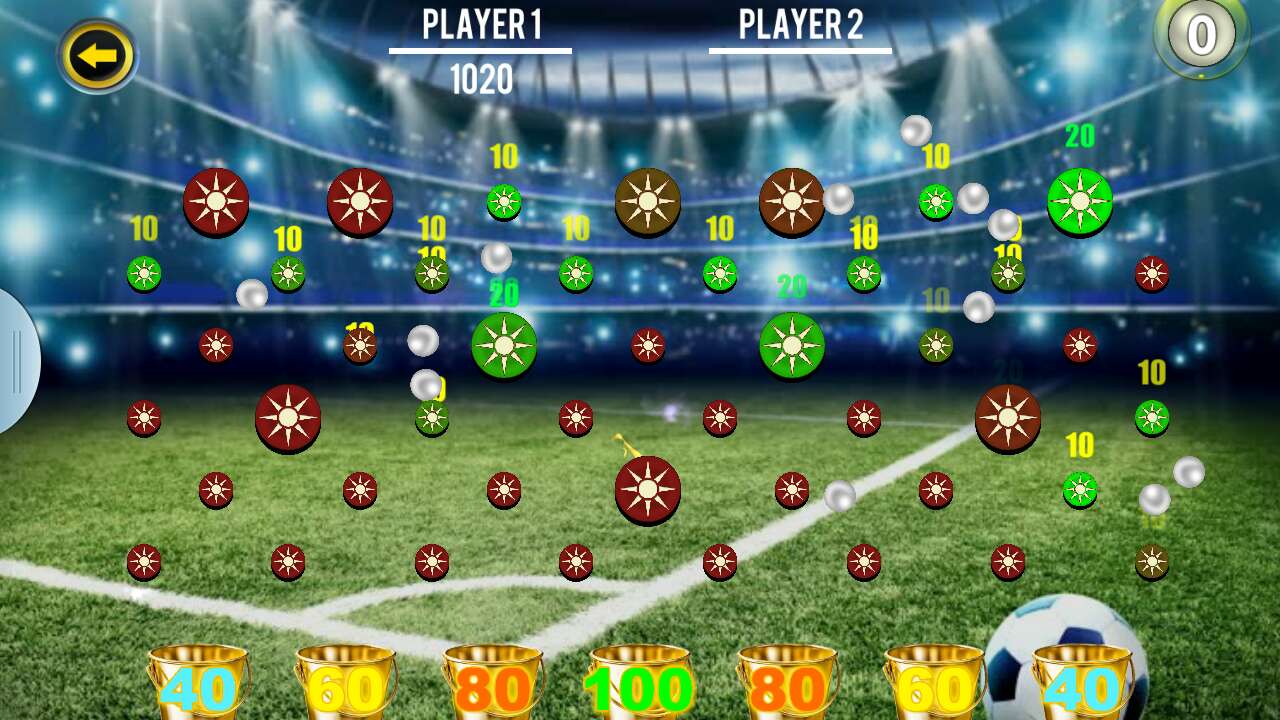Click the score value 1020 under Player 1
The height and width of the screenshot is (720, 1280).
[x=481, y=76]
